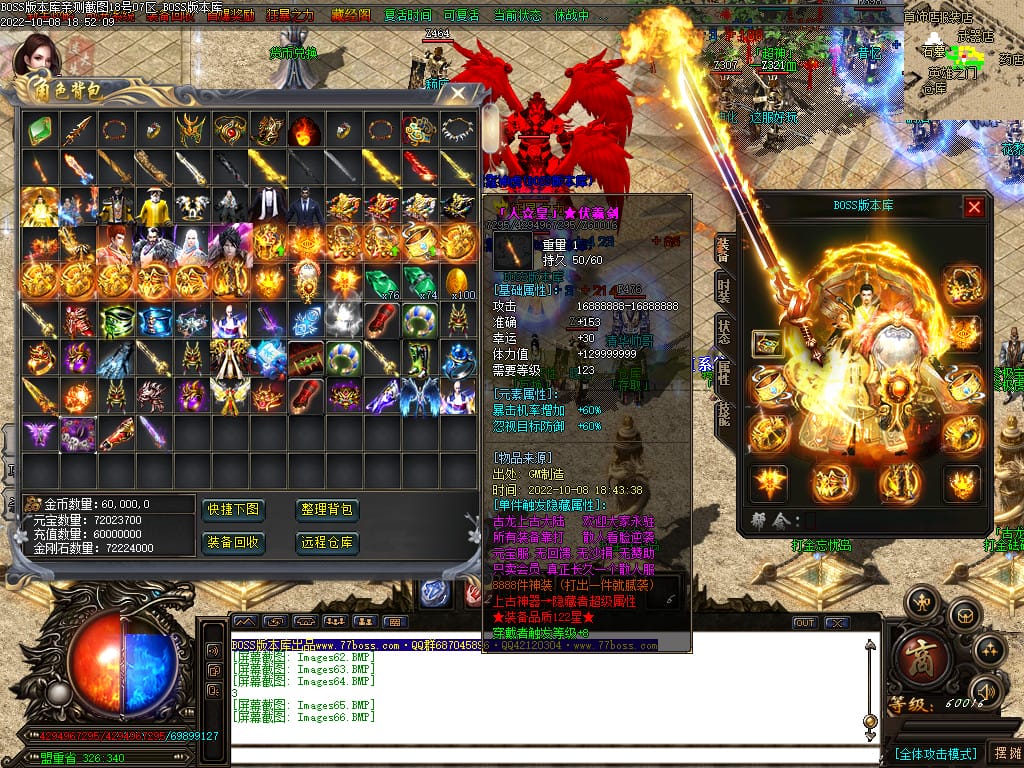1024x768 pixels.
Task: Open the 状态 status tab
Action: (723, 331)
